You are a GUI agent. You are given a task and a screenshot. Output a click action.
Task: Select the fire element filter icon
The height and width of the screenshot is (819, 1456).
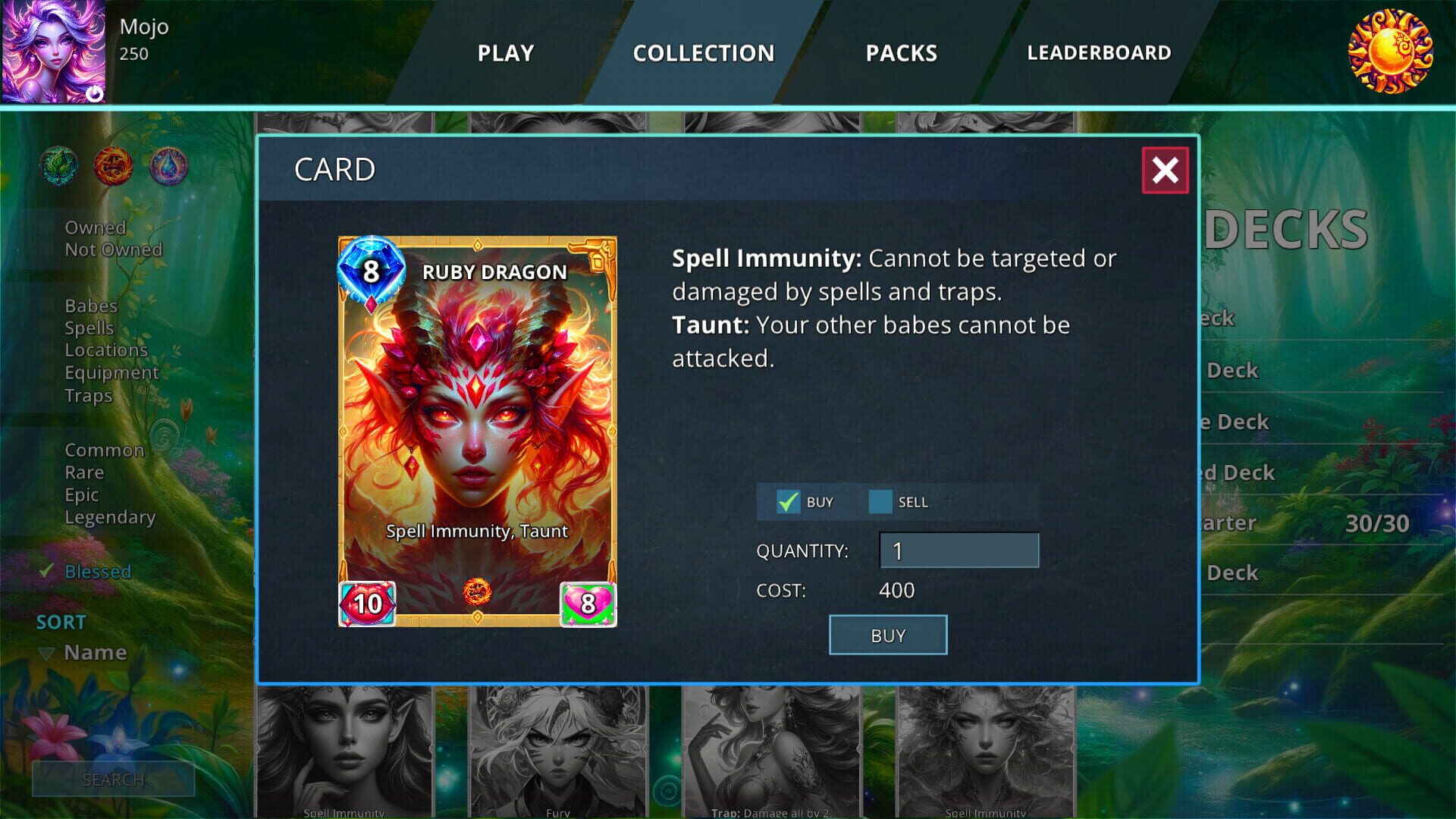[x=115, y=167]
